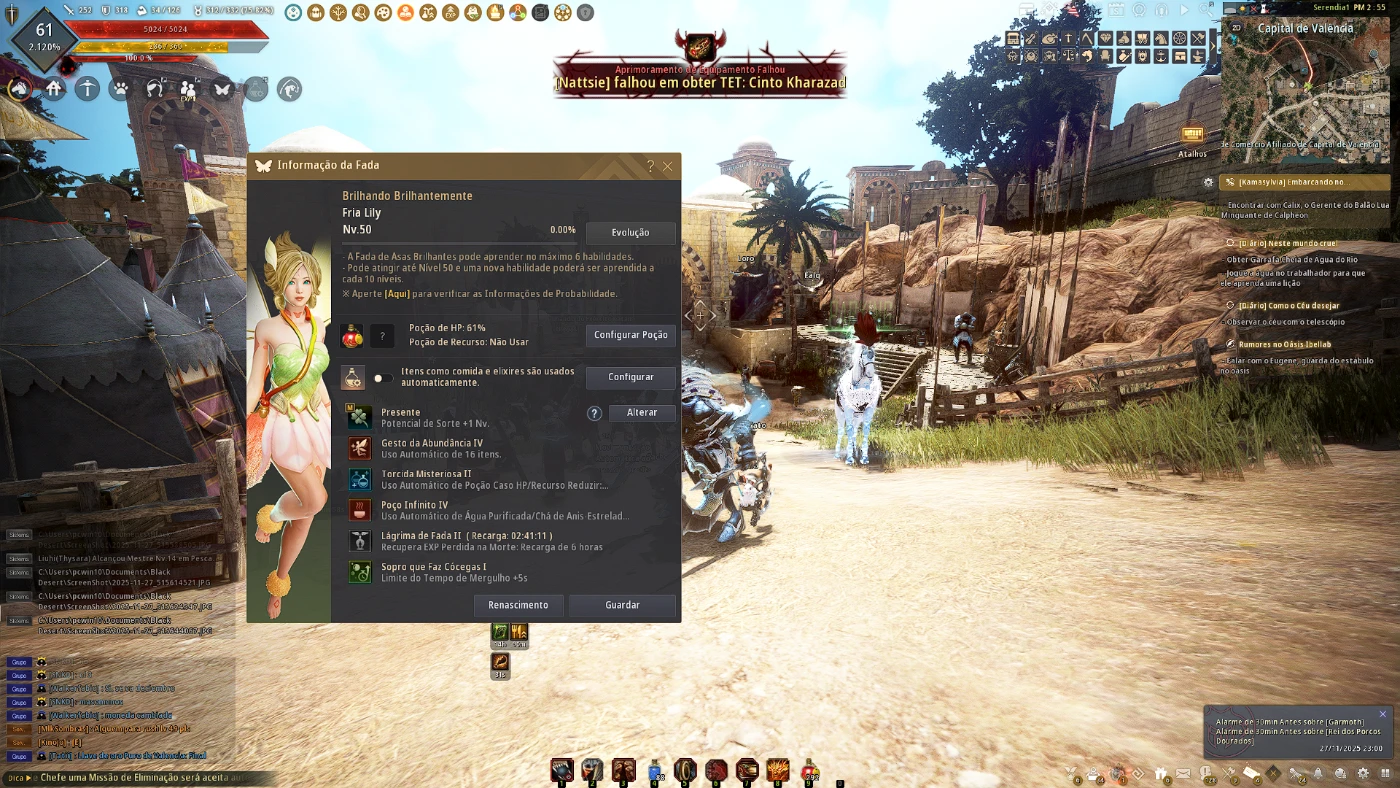Image resolution: width=1400 pixels, height=788 pixels.
Task: Click the Configurar Poção button
Action: (x=630, y=335)
